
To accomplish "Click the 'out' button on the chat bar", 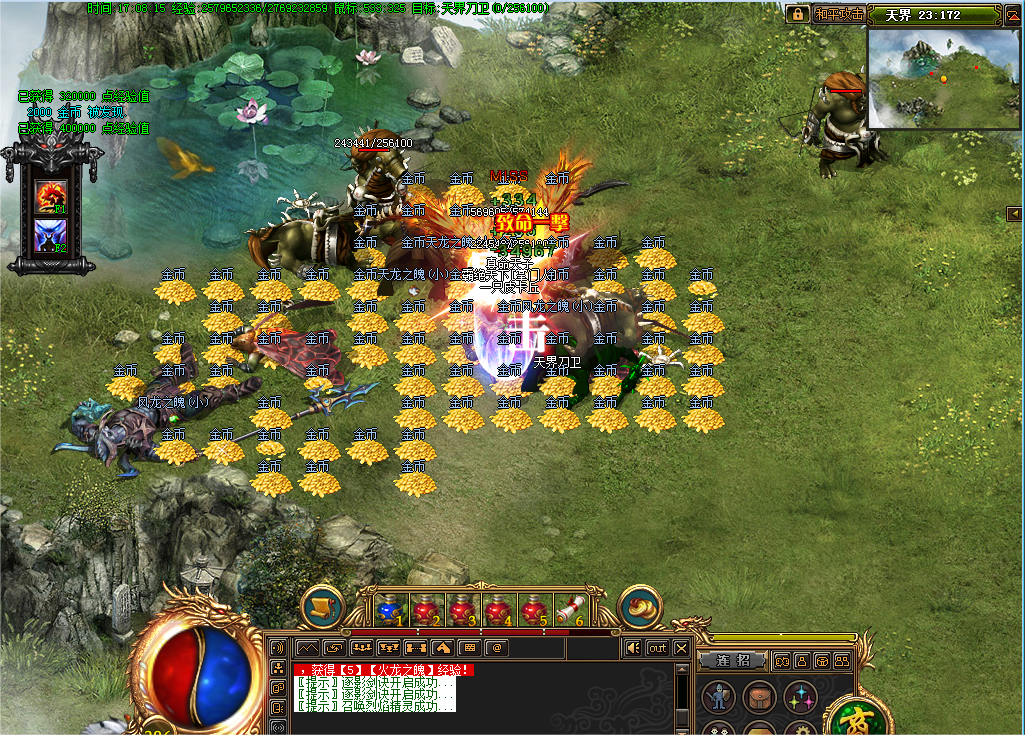I will pos(657,648).
